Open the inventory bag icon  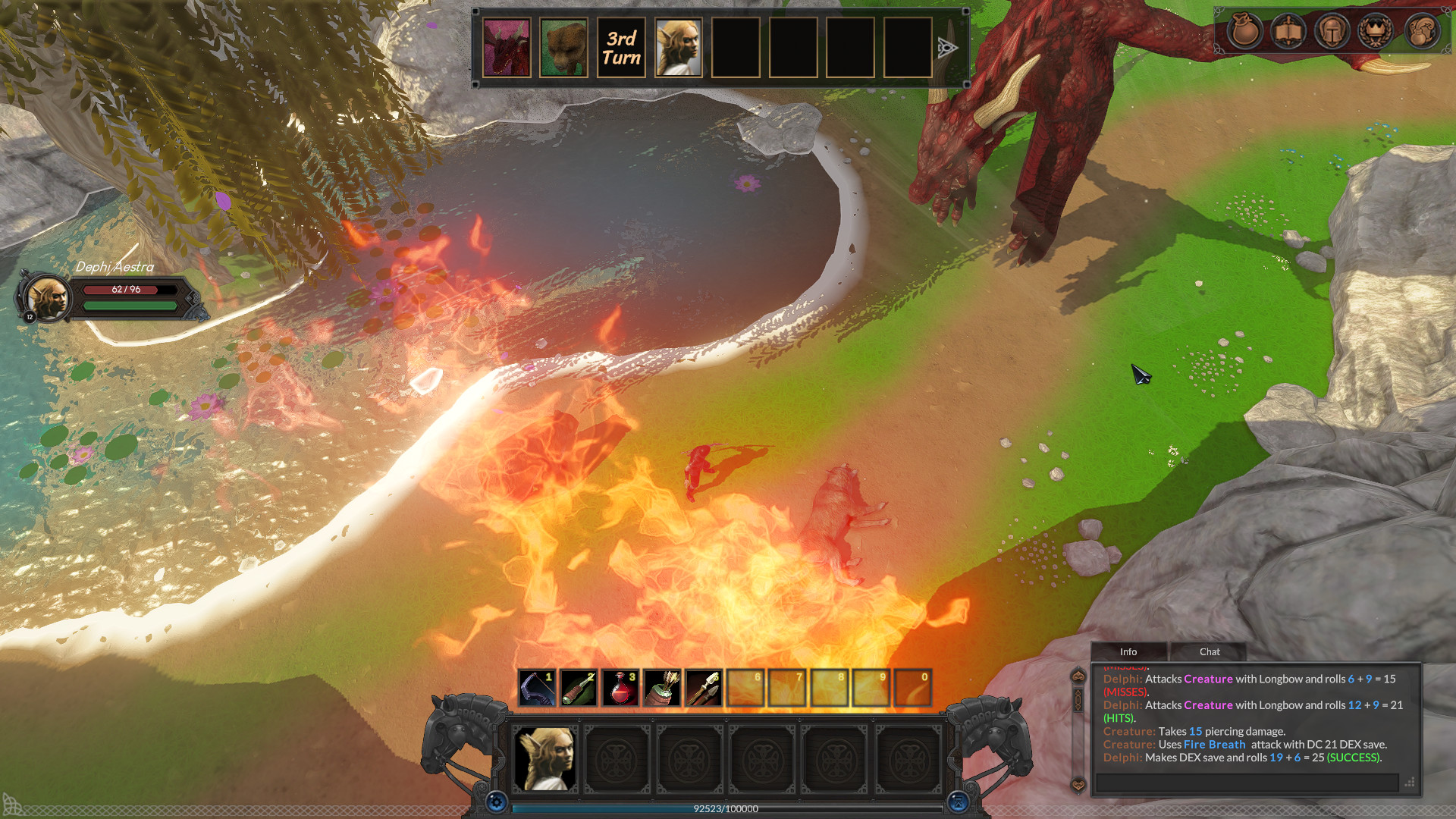(1245, 32)
